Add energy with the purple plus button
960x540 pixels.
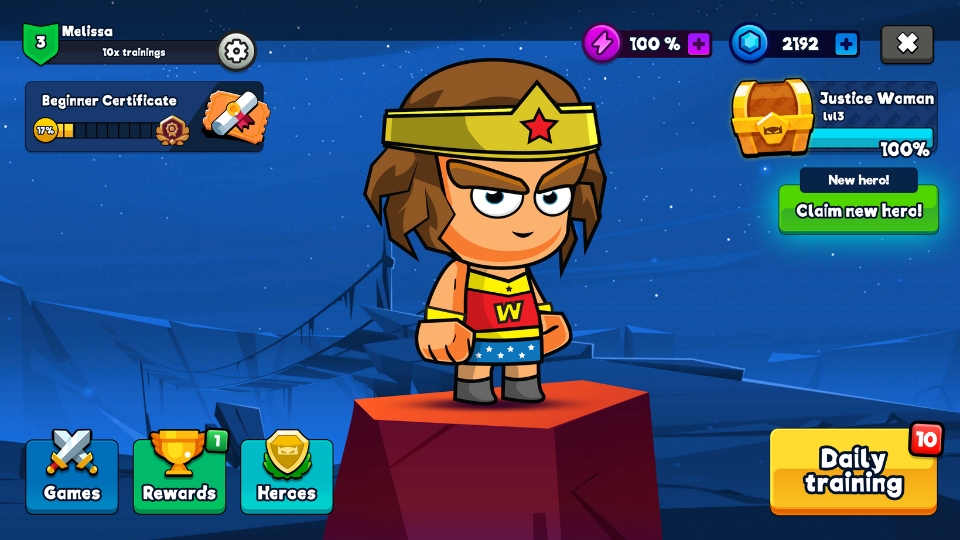[x=699, y=44]
